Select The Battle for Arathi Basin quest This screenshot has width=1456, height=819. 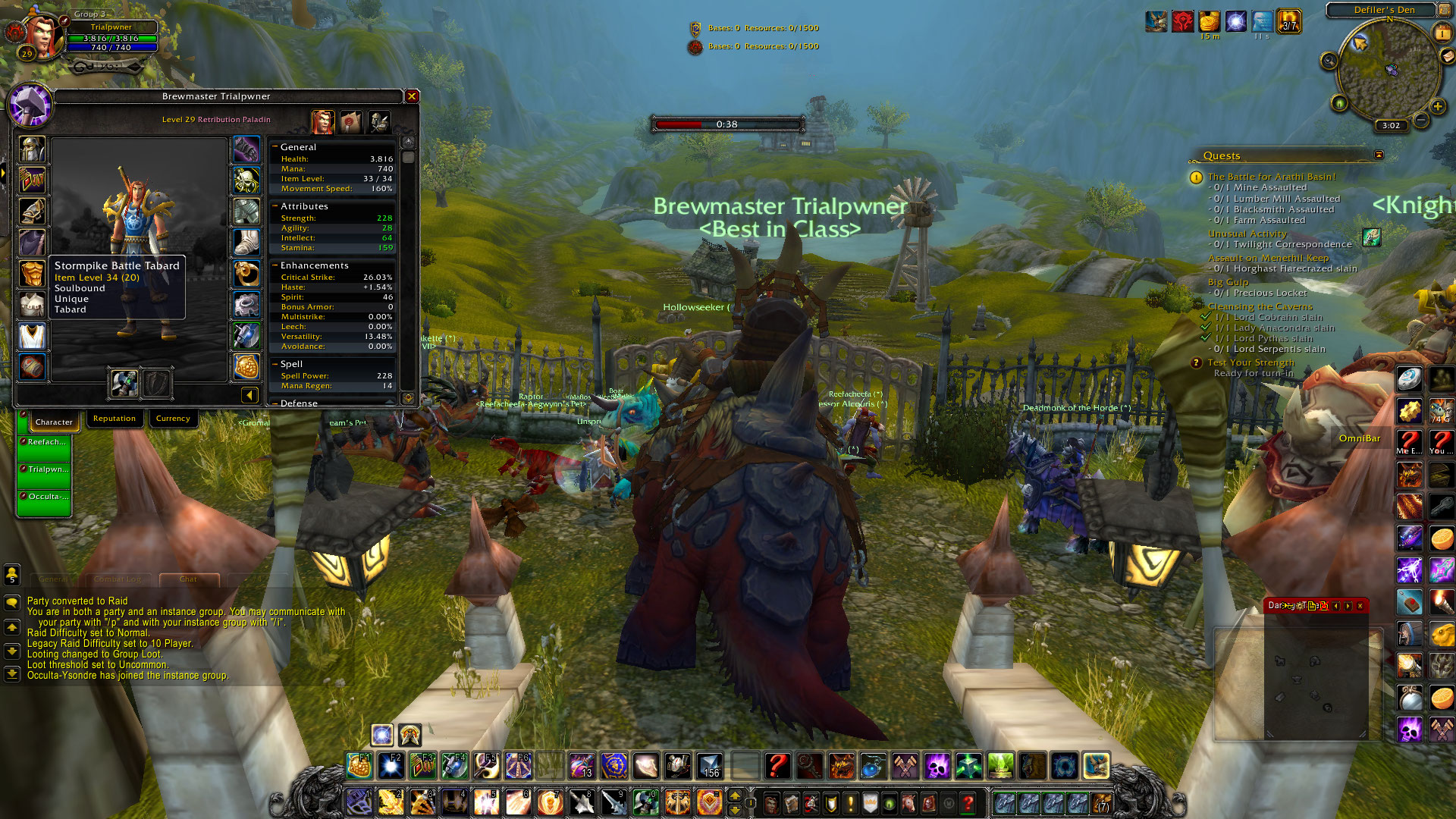1272,177
